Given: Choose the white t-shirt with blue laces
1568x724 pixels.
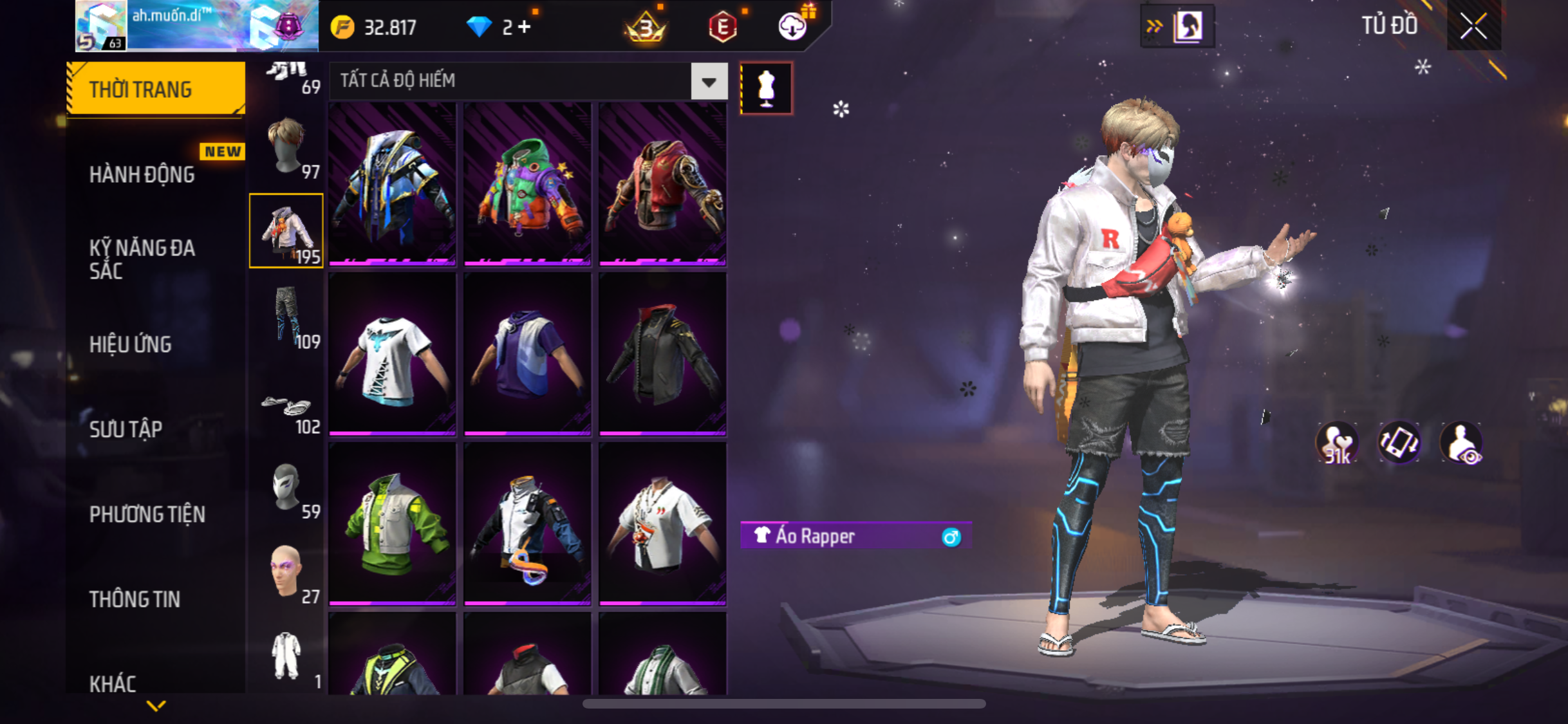Looking at the screenshot, I should click(392, 355).
